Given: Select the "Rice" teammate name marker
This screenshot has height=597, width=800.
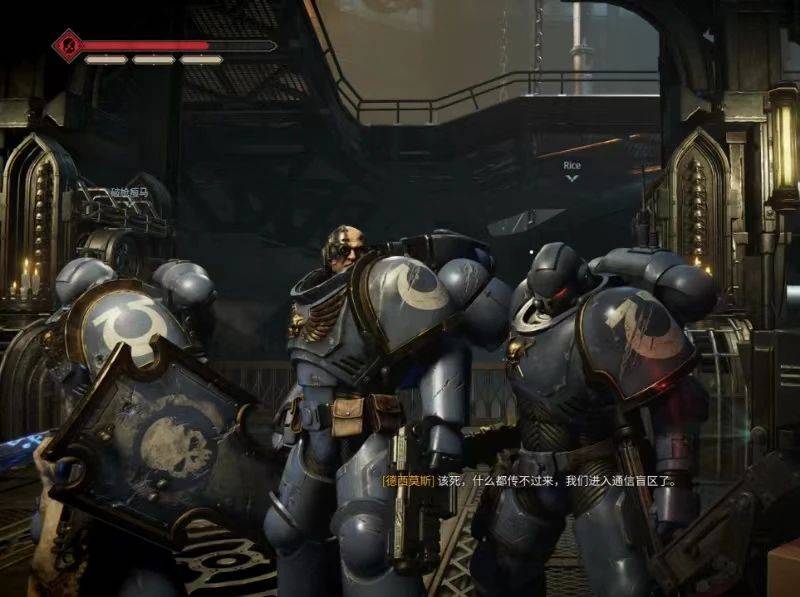Looking at the screenshot, I should (572, 166).
